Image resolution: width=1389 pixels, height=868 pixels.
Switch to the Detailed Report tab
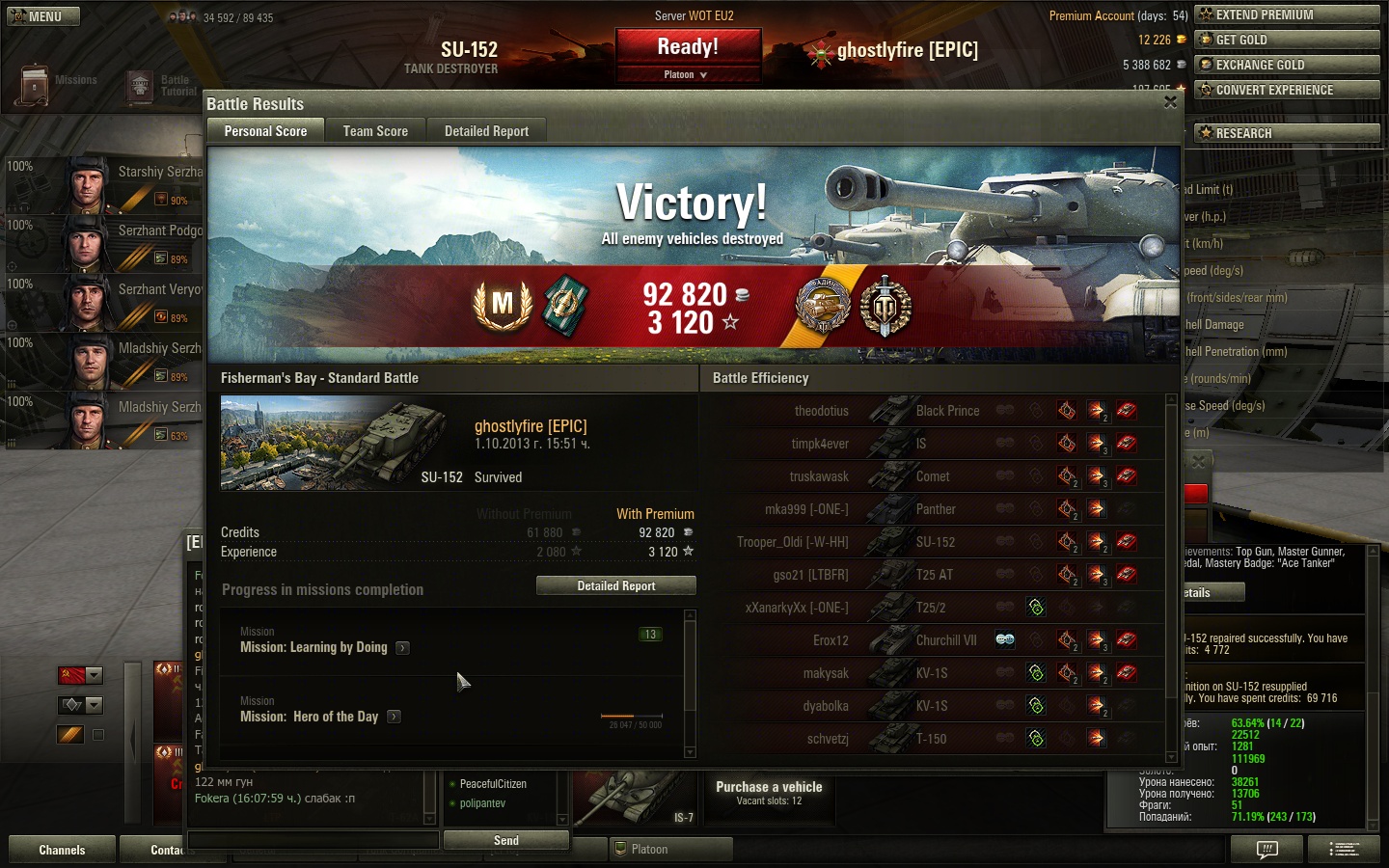(486, 131)
